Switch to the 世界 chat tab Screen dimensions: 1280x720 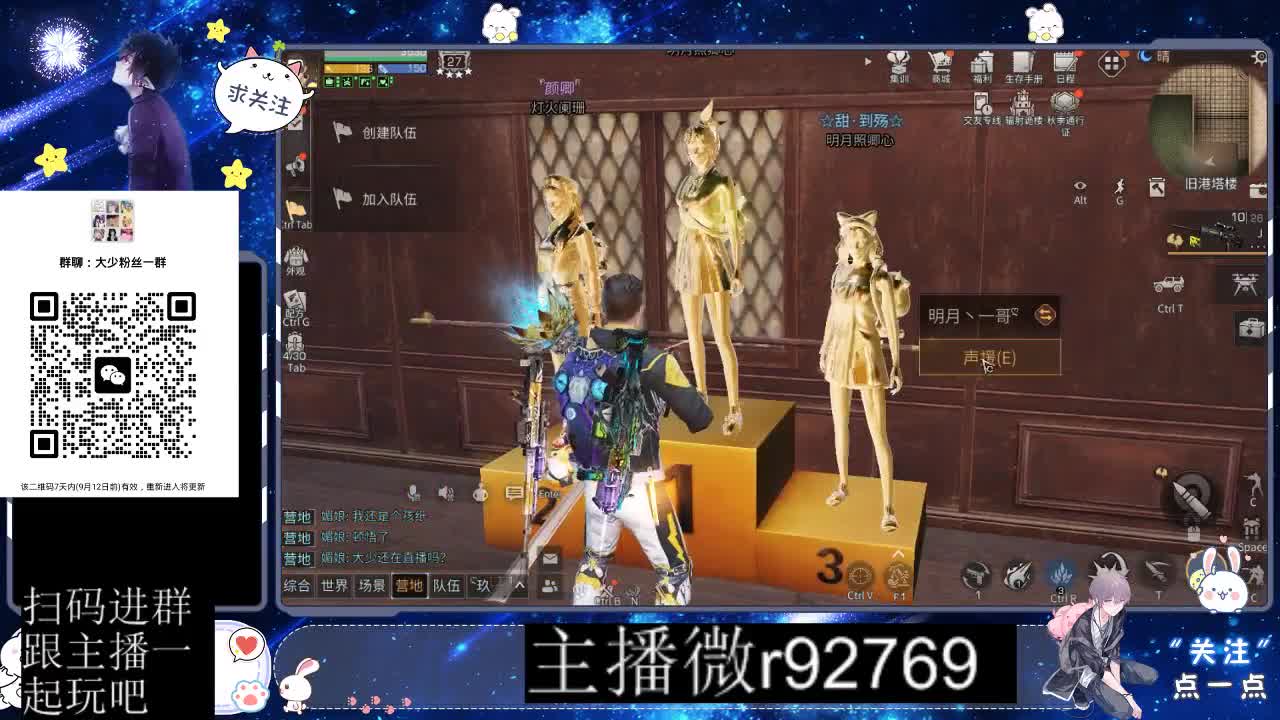(332, 586)
